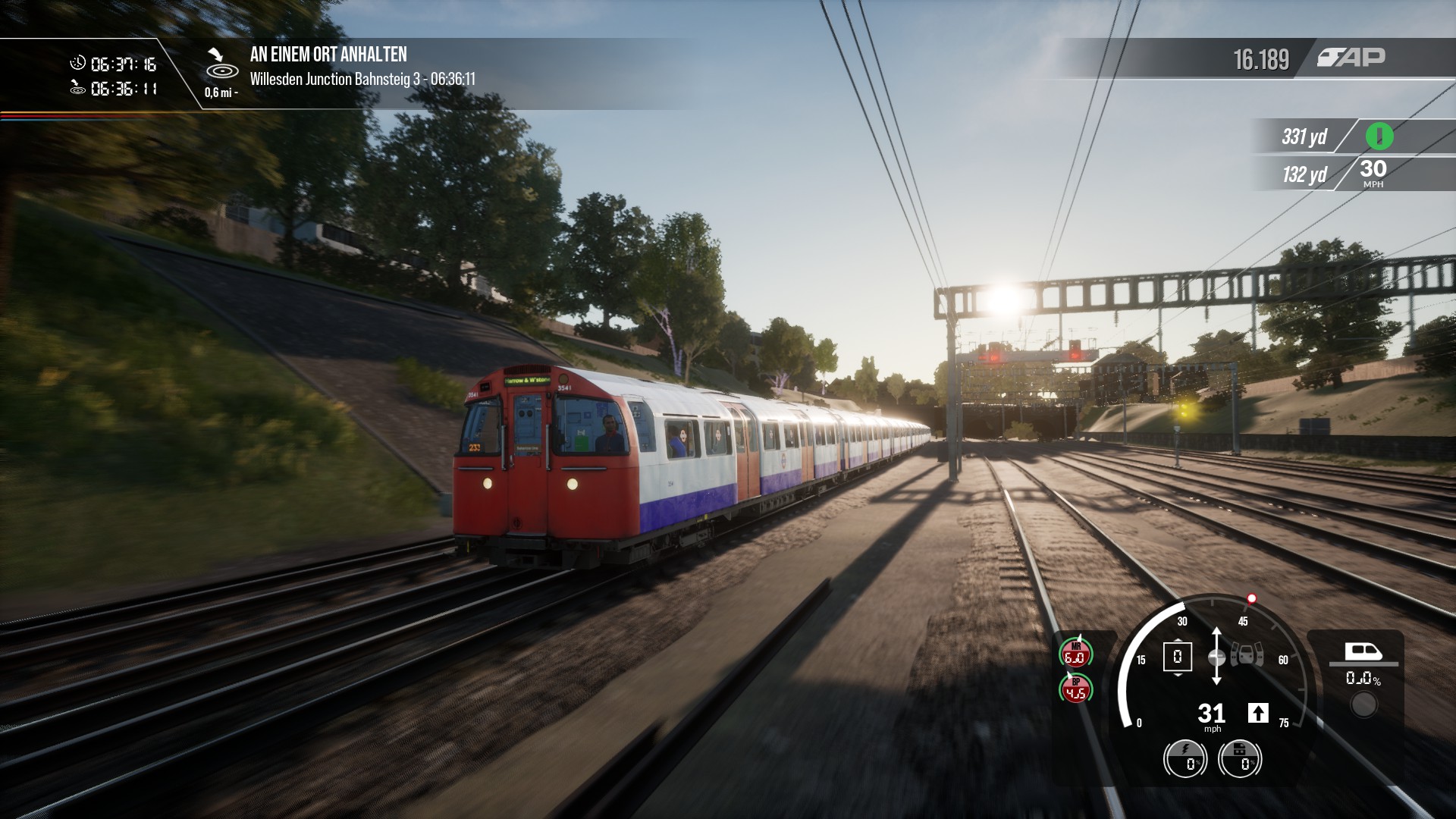The height and width of the screenshot is (819, 1456).
Task: Select the stop-at-location objective target icon
Action: tap(221, 64)
